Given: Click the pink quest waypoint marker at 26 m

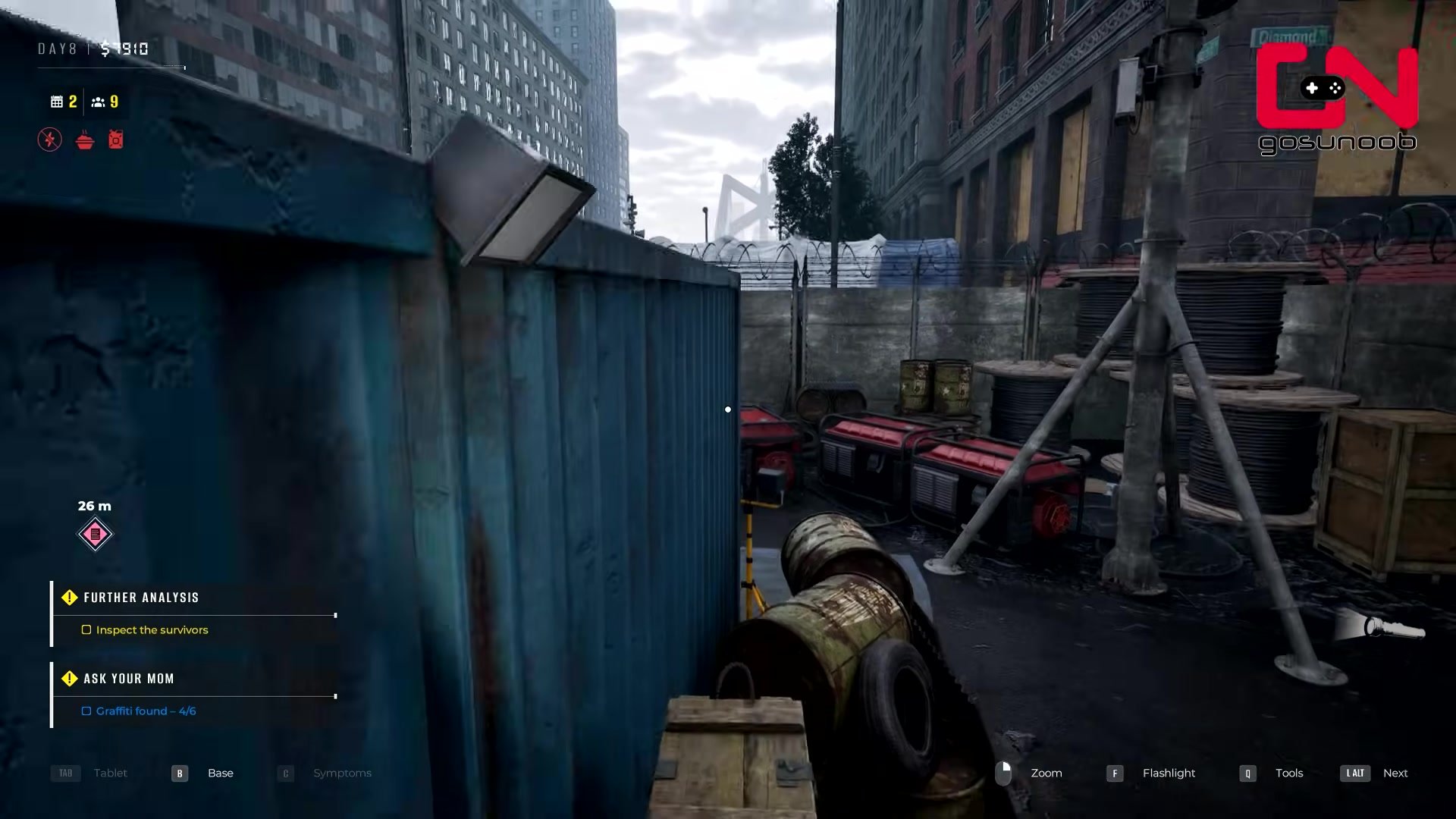Looking at the screenshot, I should tap(95, 534).
